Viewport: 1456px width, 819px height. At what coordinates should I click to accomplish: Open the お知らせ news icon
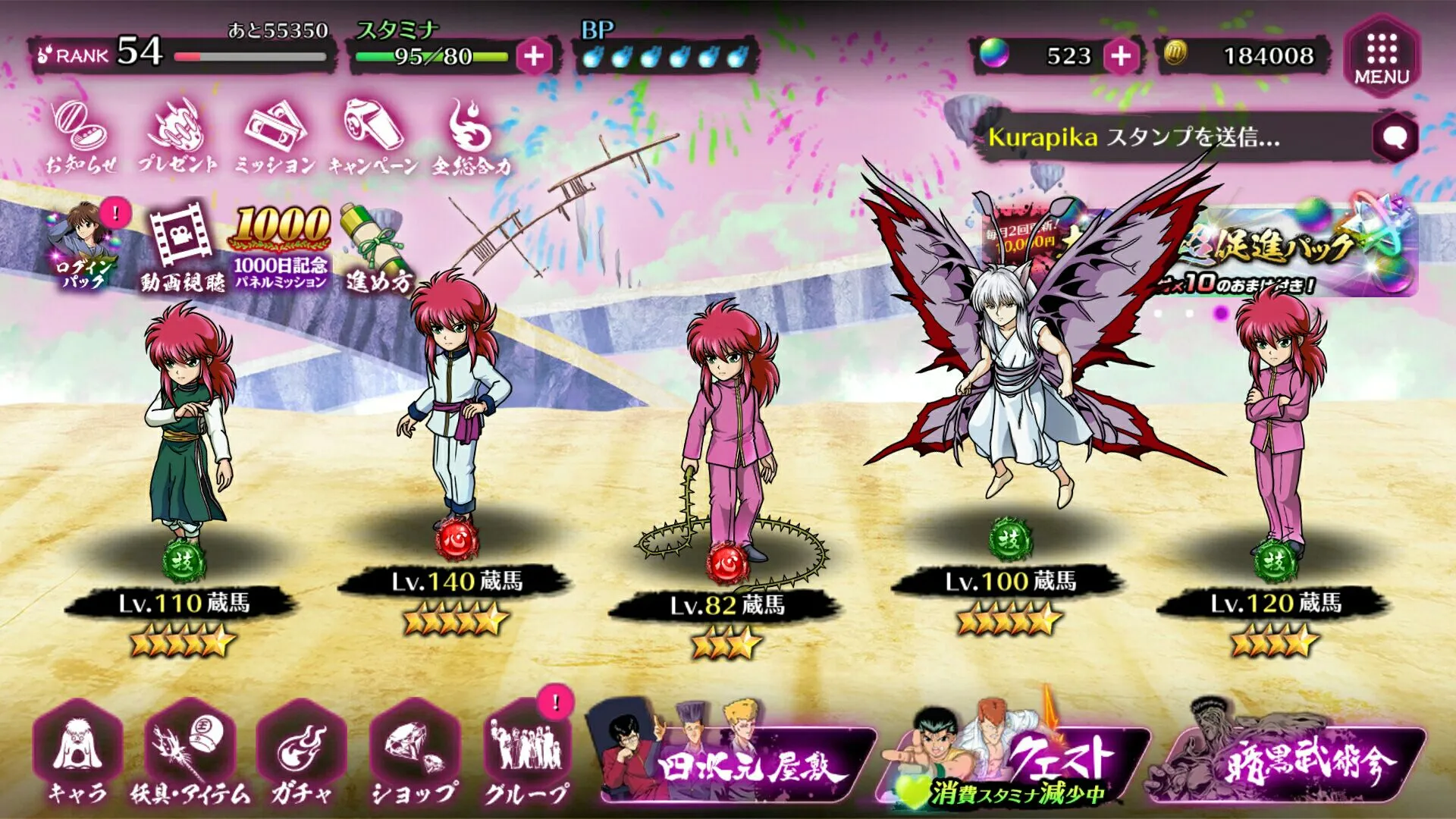pos(80,137)
